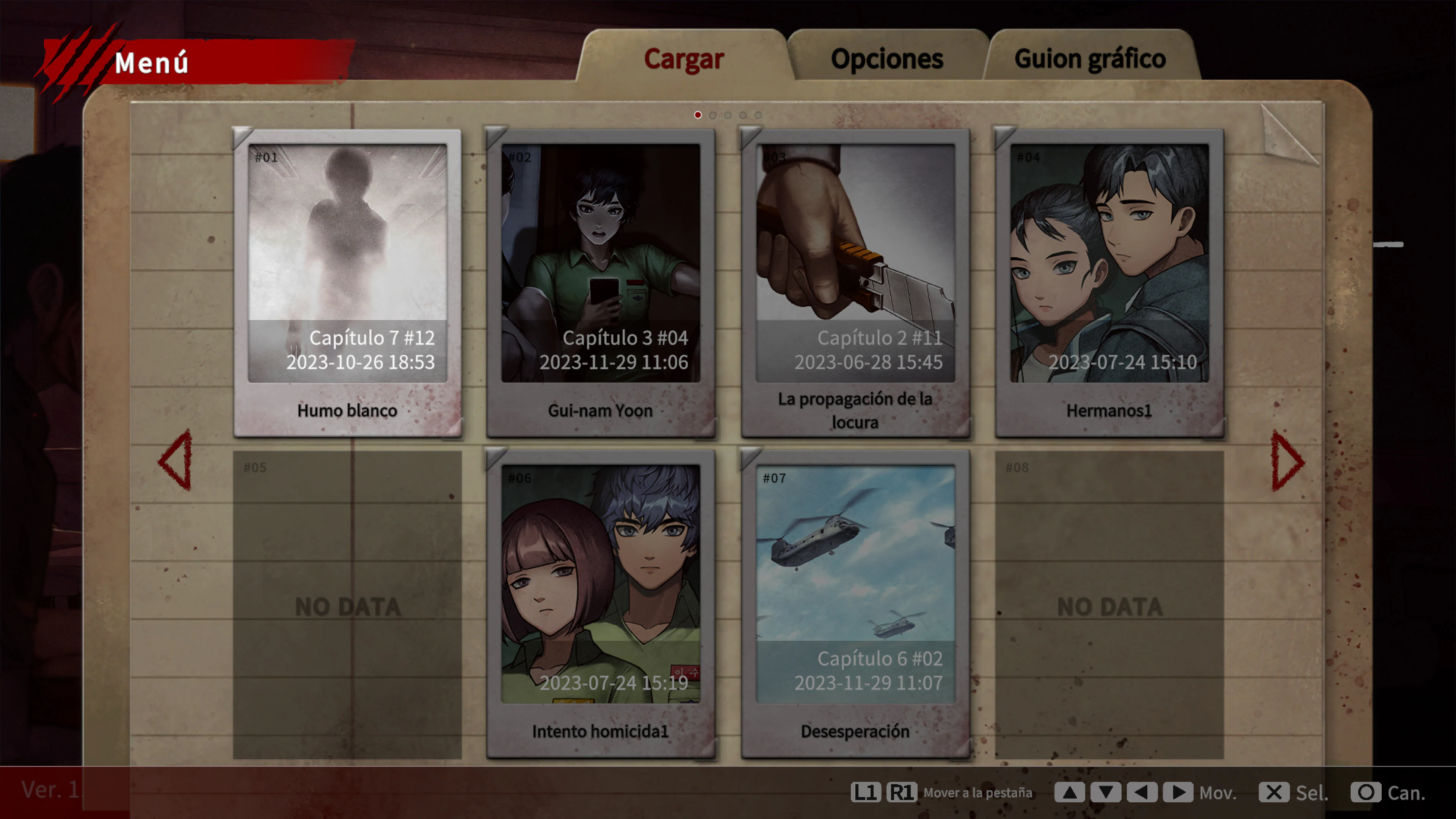The image size is (1456, 819).
Task: Click the right directional pad icon
Action: pyautogui.click(x=1179, y=792)
